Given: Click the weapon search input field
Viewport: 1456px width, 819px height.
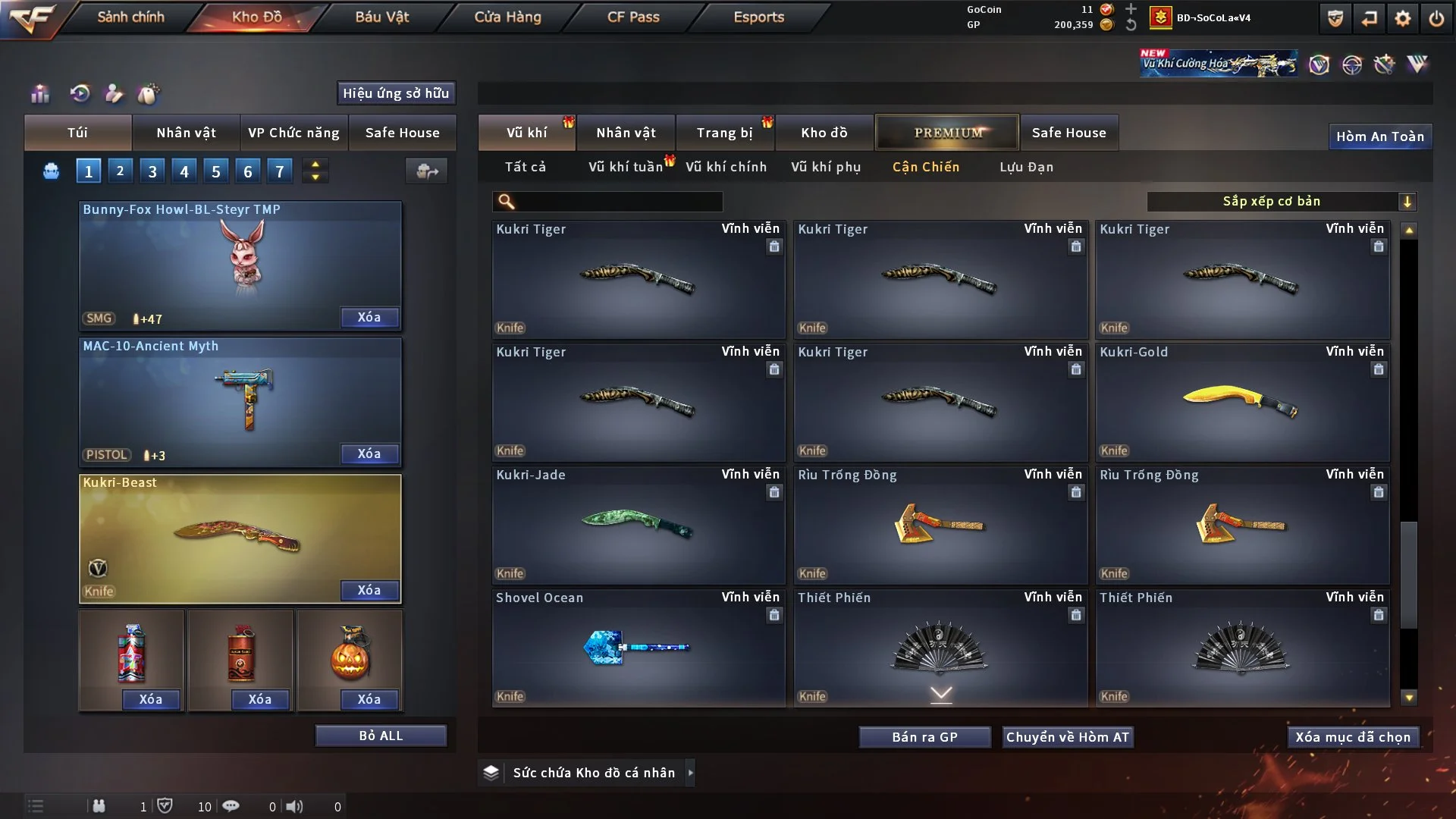Looking at the screenshot, I should [607, 202].
